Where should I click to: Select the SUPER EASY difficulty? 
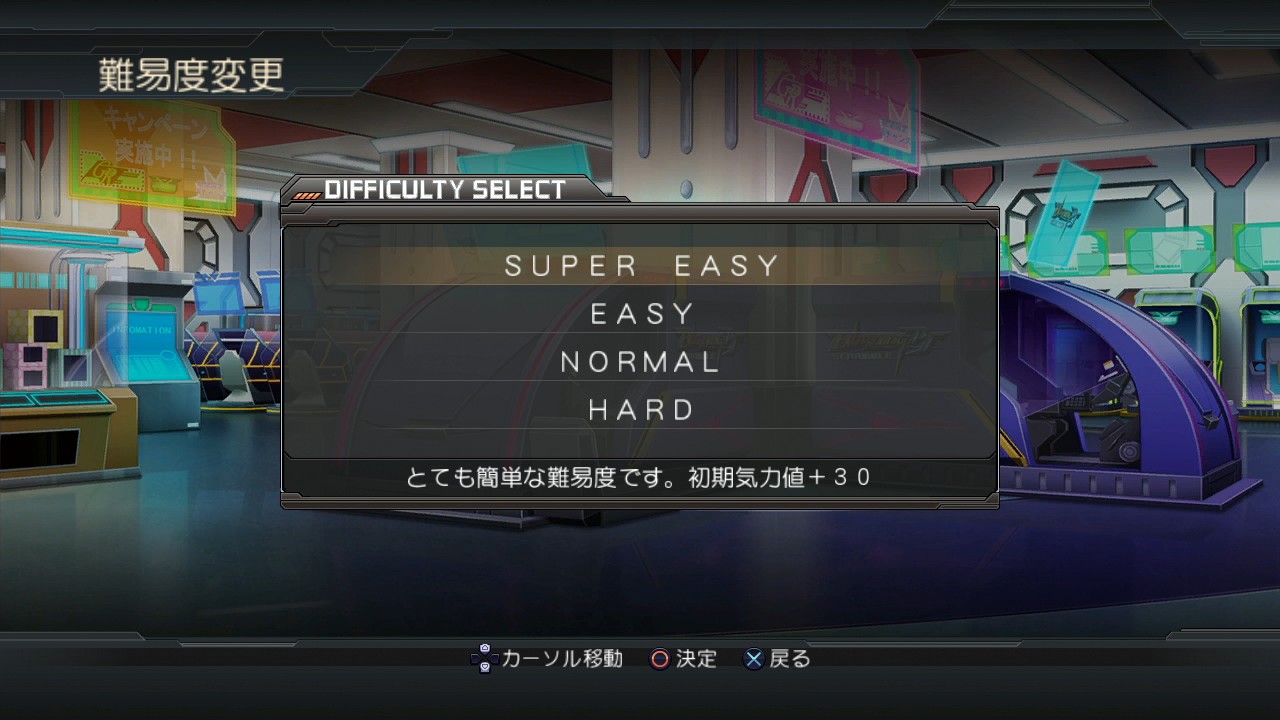(x=641, y=266)
